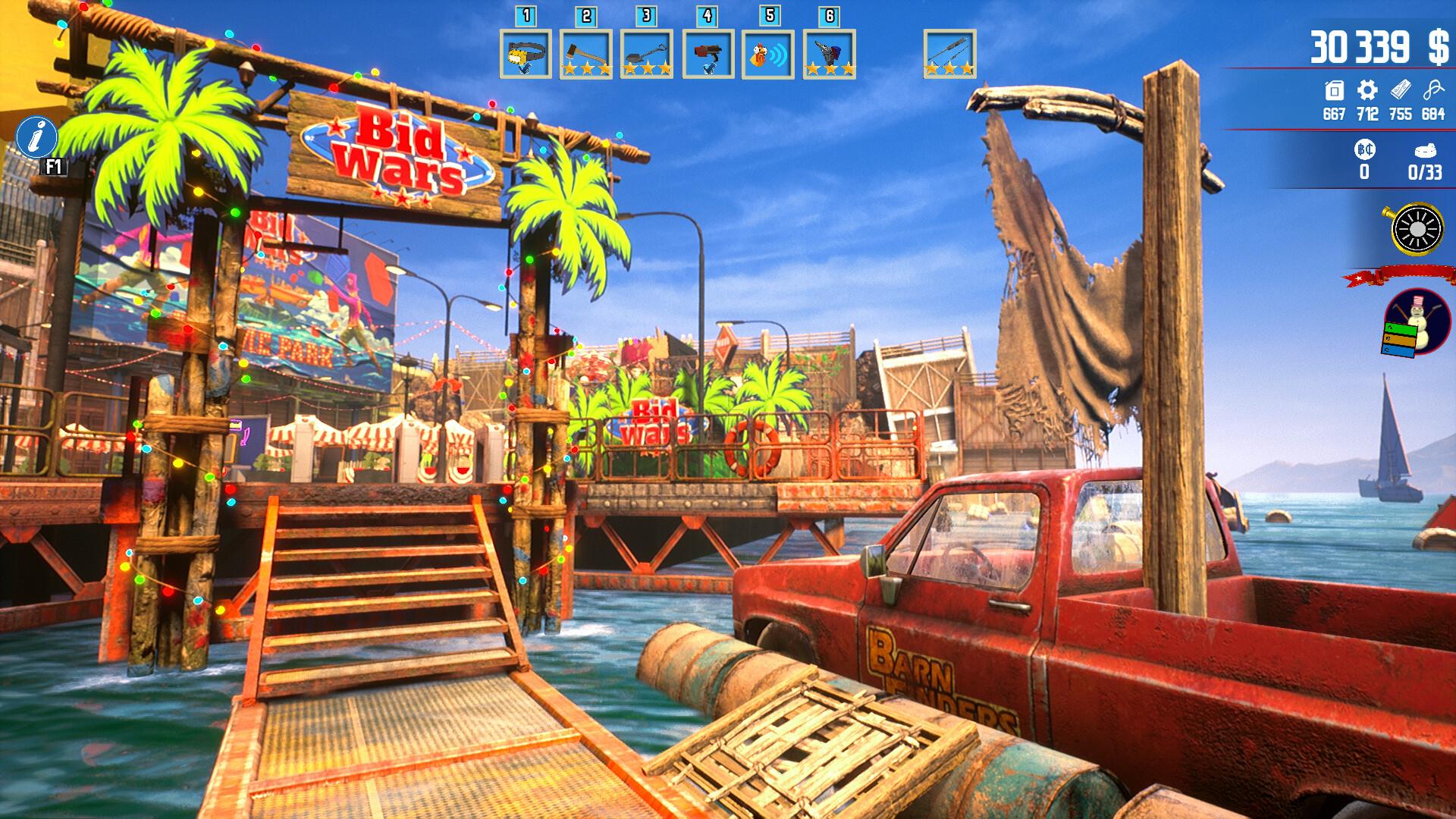Image resolution: width=1456 pixels, height=819 pixels.
Task: Click the fuel canister resource icon
Action: [1334, 89]
